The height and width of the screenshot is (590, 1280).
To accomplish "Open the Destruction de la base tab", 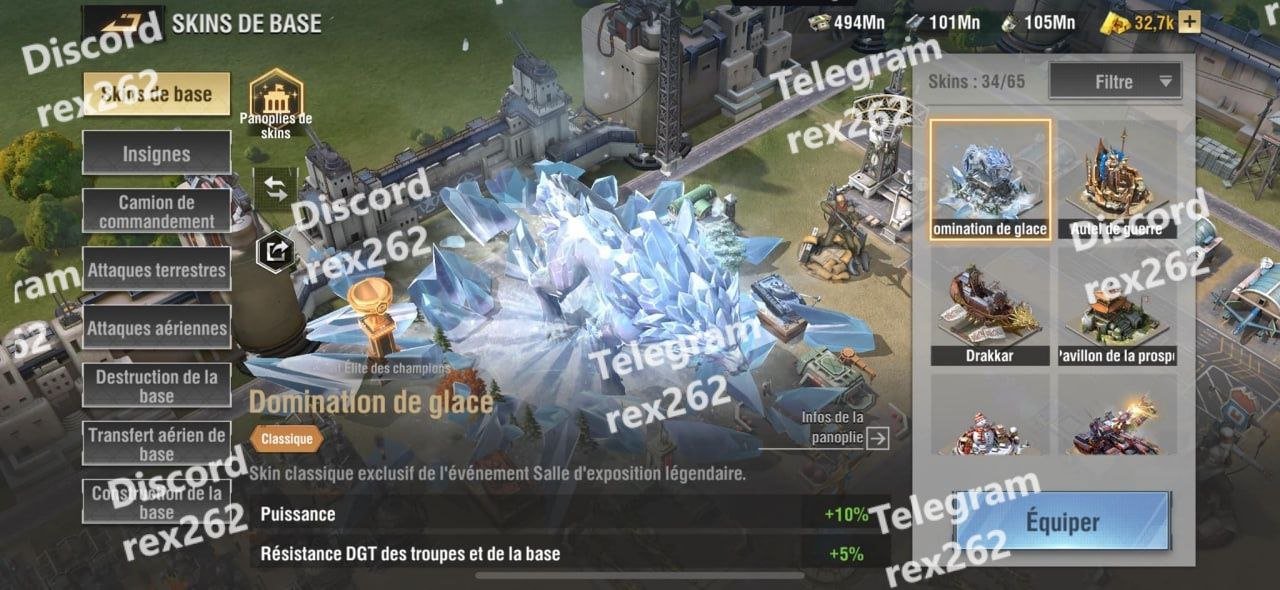I will [156, 386].
